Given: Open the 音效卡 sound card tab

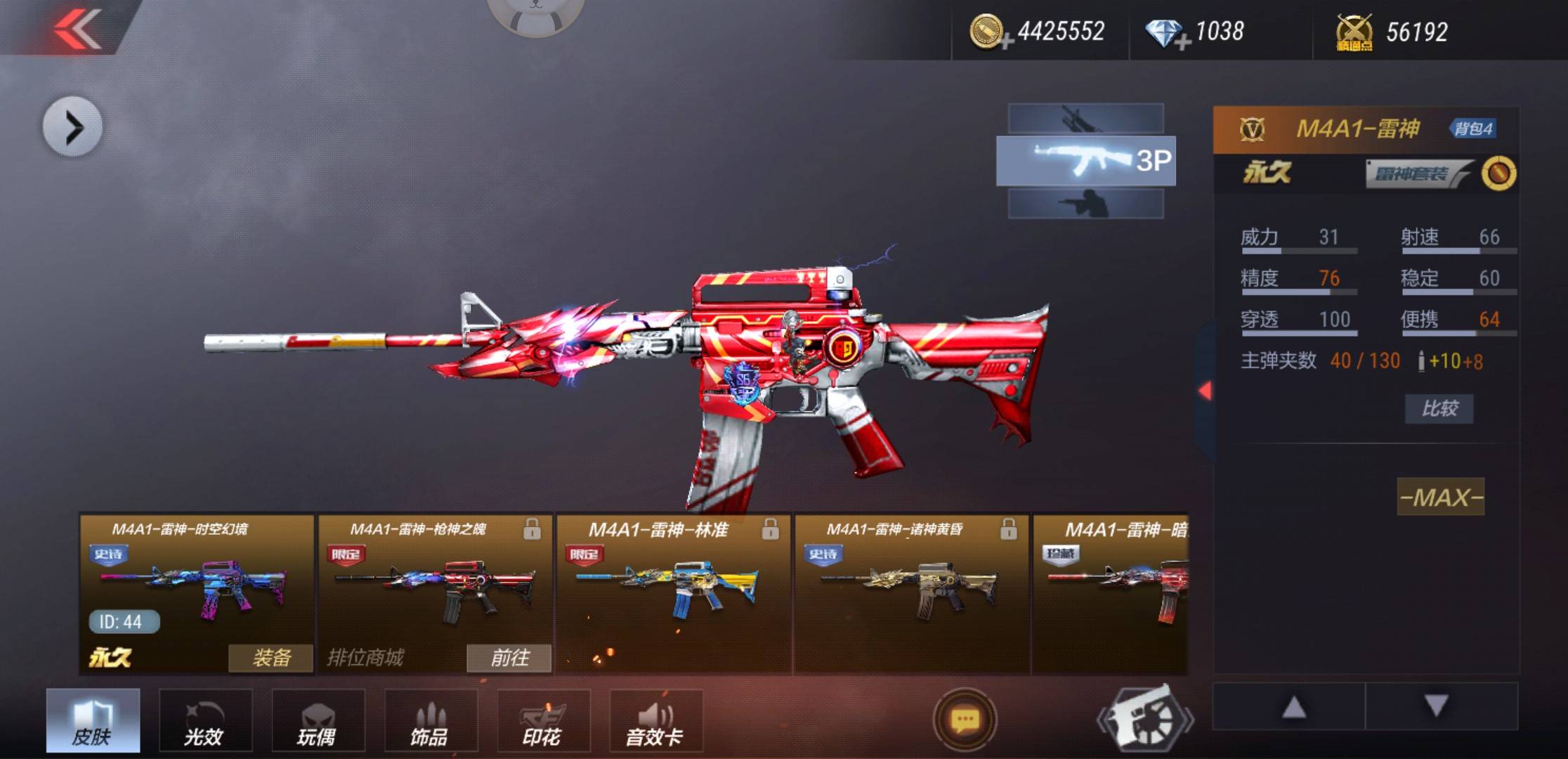Looking at the screenshot, I should click(655, 721).
